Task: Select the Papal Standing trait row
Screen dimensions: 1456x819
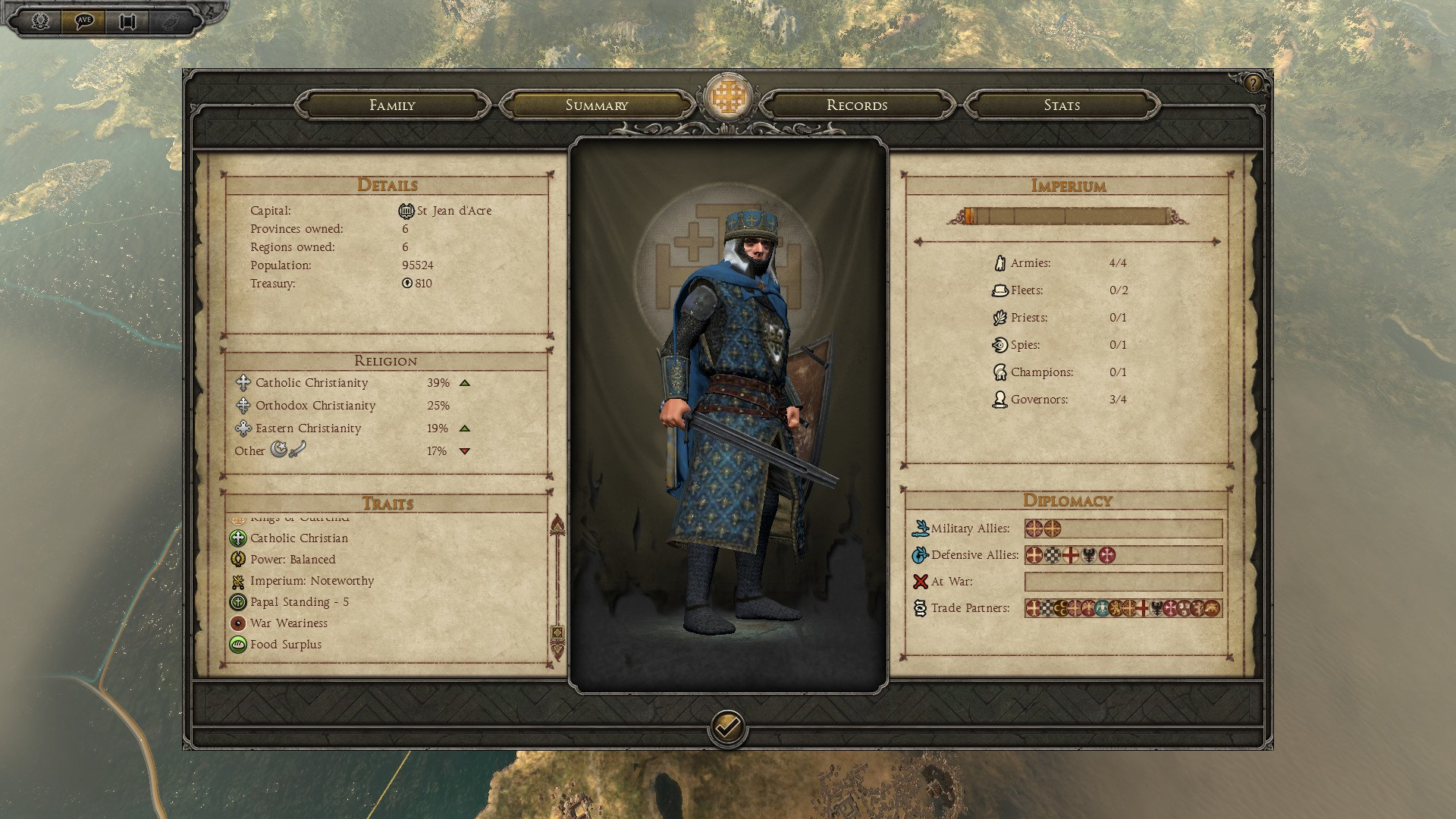Action: click(x=300, y=602)
